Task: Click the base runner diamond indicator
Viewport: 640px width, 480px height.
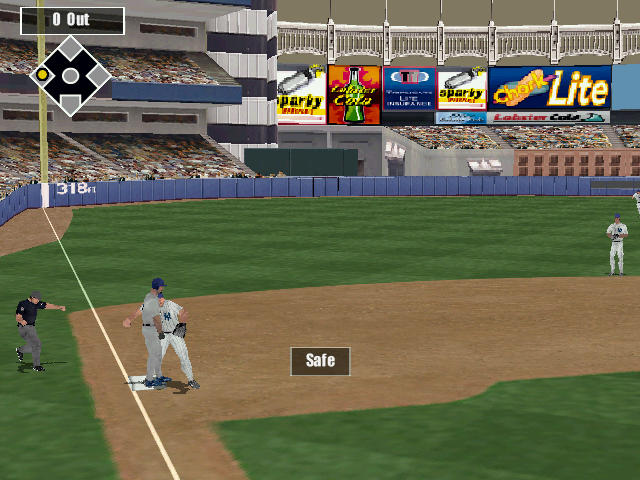Action: pyautogui.click(x=71, y=75)
